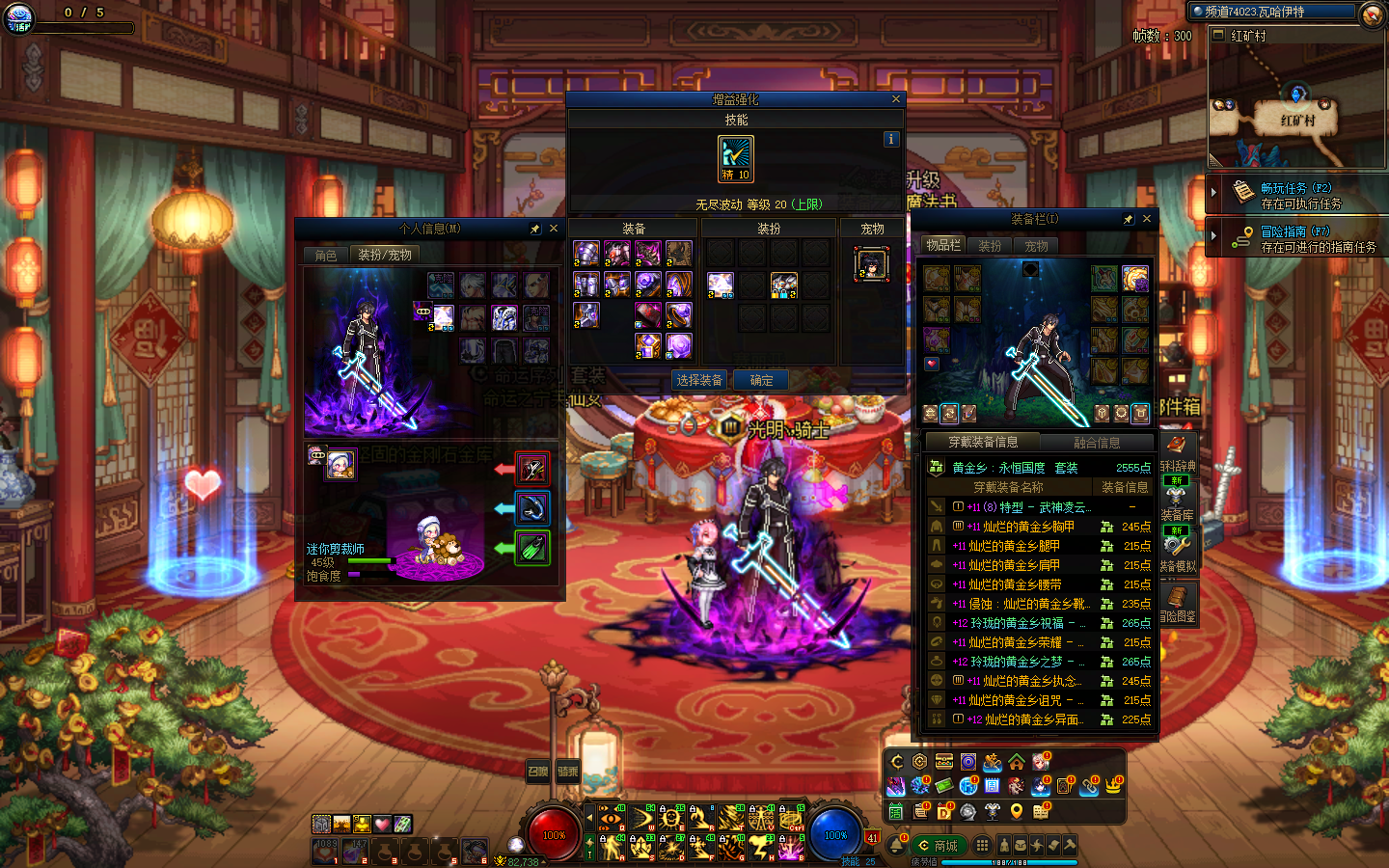
Task: Close the 增益强化 buff enhancement window
Action: 895,99
